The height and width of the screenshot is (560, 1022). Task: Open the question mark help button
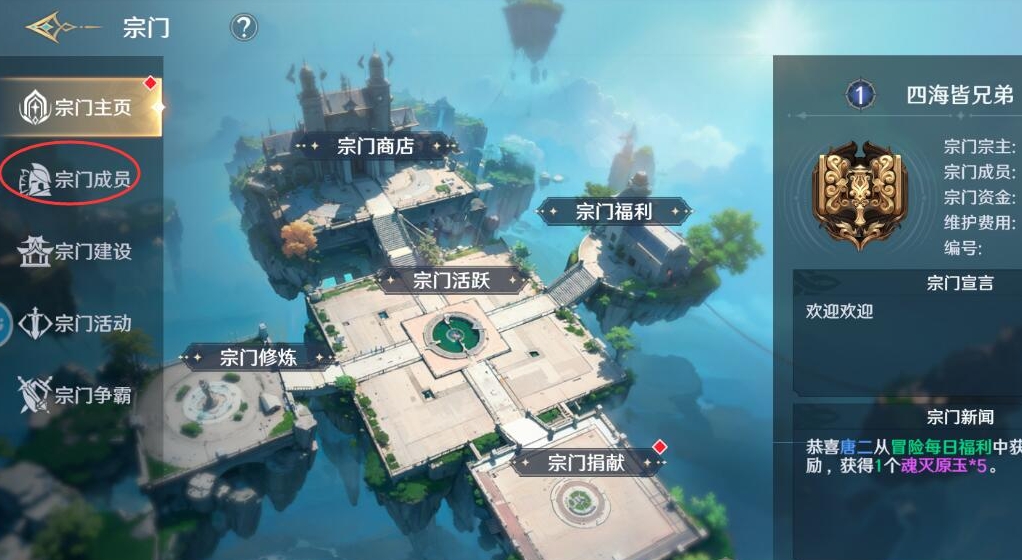pyautogui.click(x=244, y=27)
